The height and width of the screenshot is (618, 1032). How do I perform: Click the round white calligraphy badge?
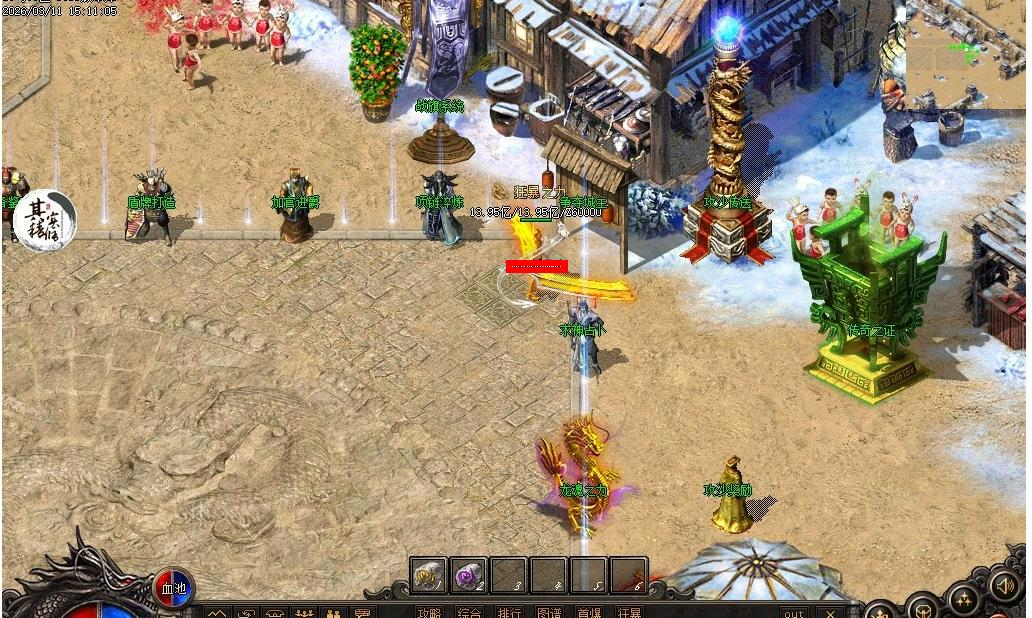coord(46,220)
